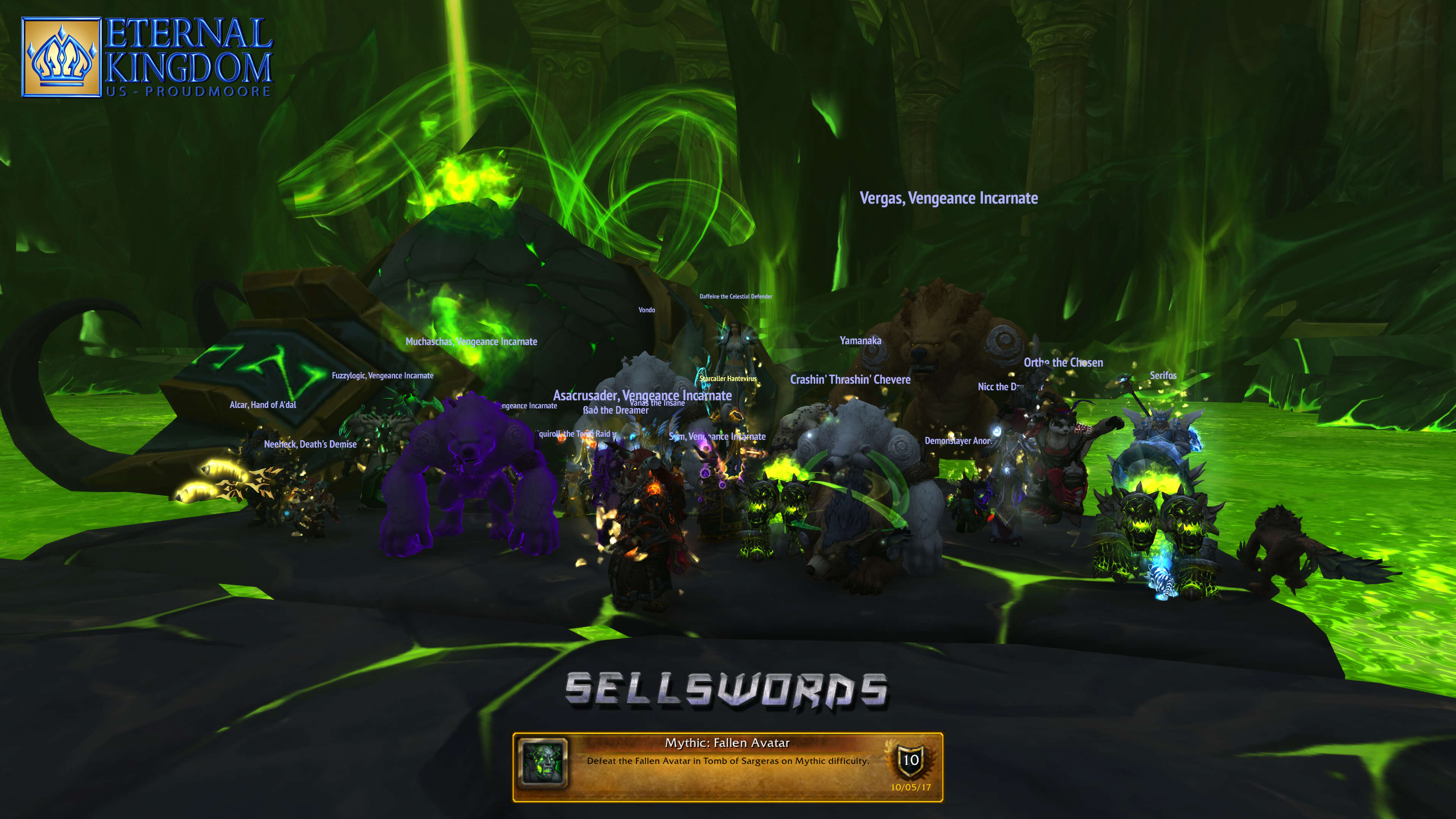Select the name ßað the Dreamer

pos(615,410)
